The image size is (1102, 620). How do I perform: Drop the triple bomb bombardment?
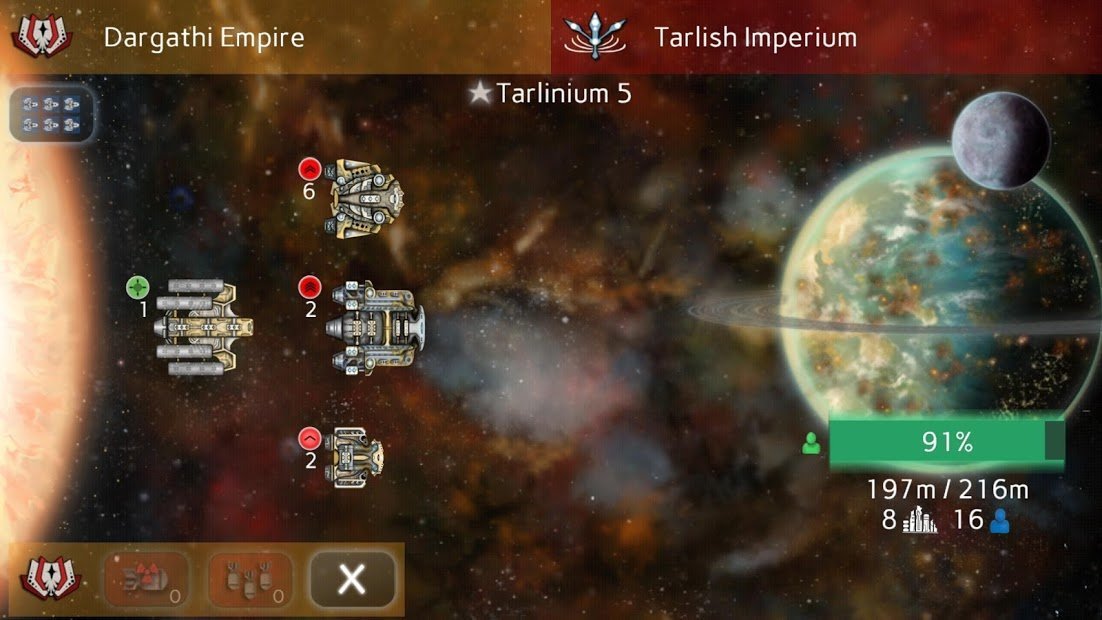pos(250,579)
